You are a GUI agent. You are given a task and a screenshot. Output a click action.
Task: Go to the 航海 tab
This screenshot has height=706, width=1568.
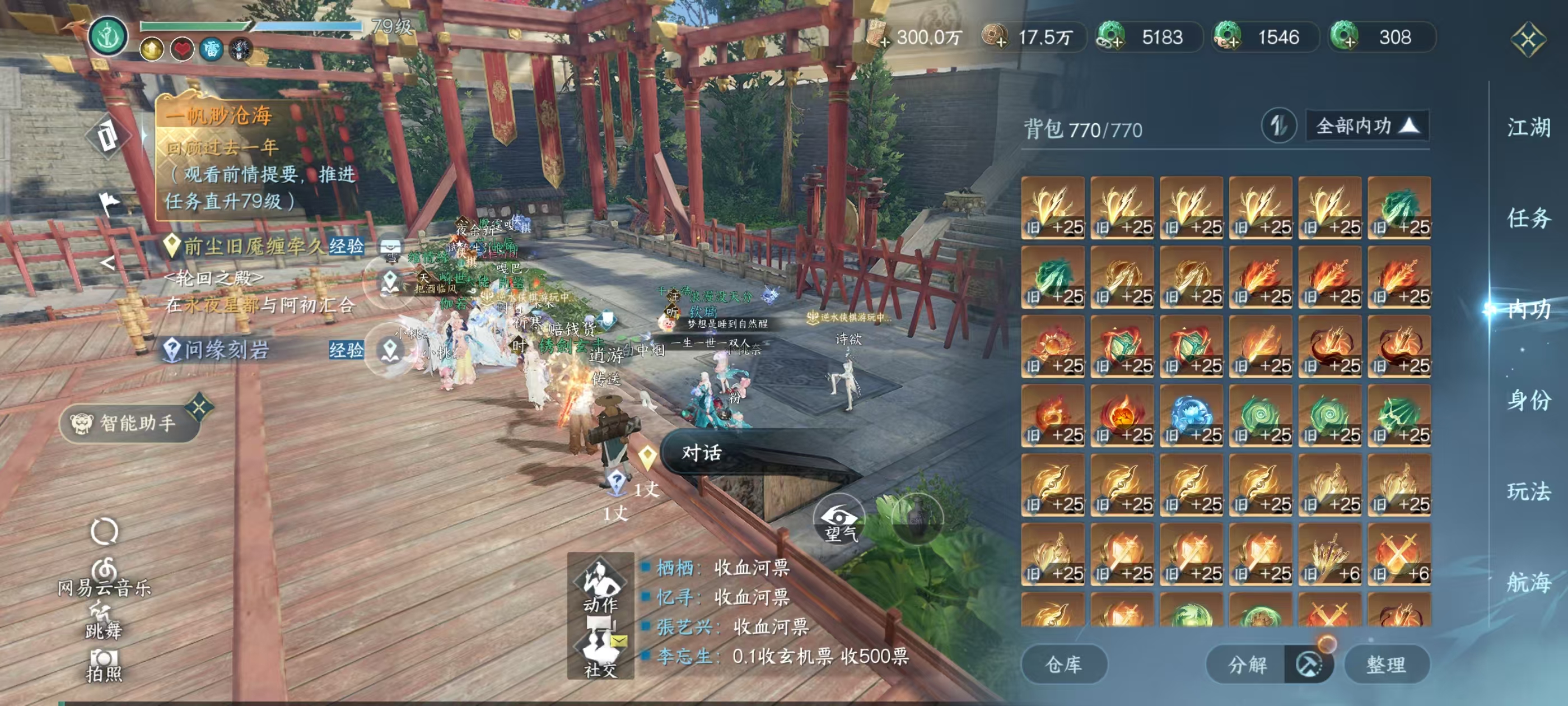1528,582
